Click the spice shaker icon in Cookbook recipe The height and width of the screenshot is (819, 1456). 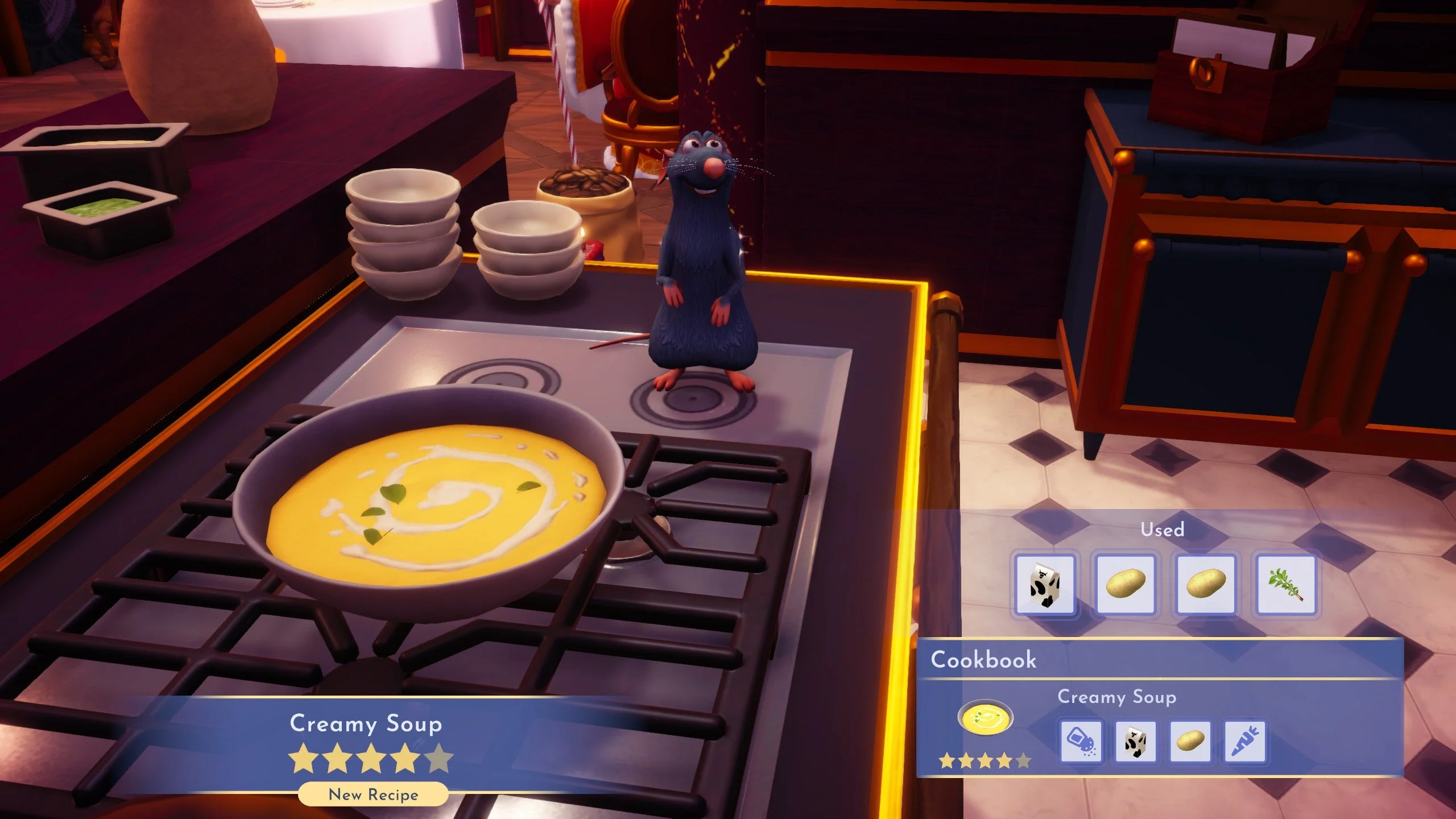tap(1081, 742)
